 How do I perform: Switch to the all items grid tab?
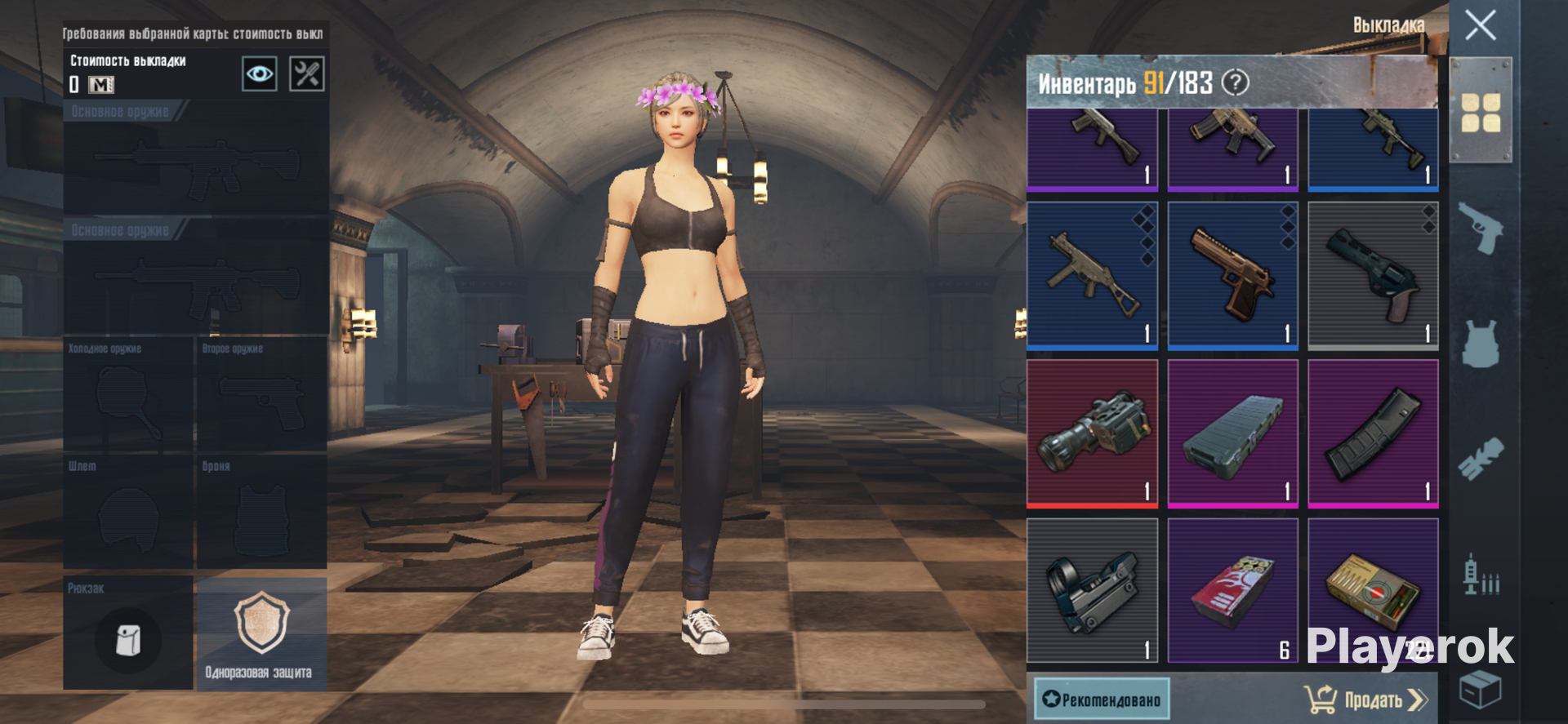(1480, 112)
